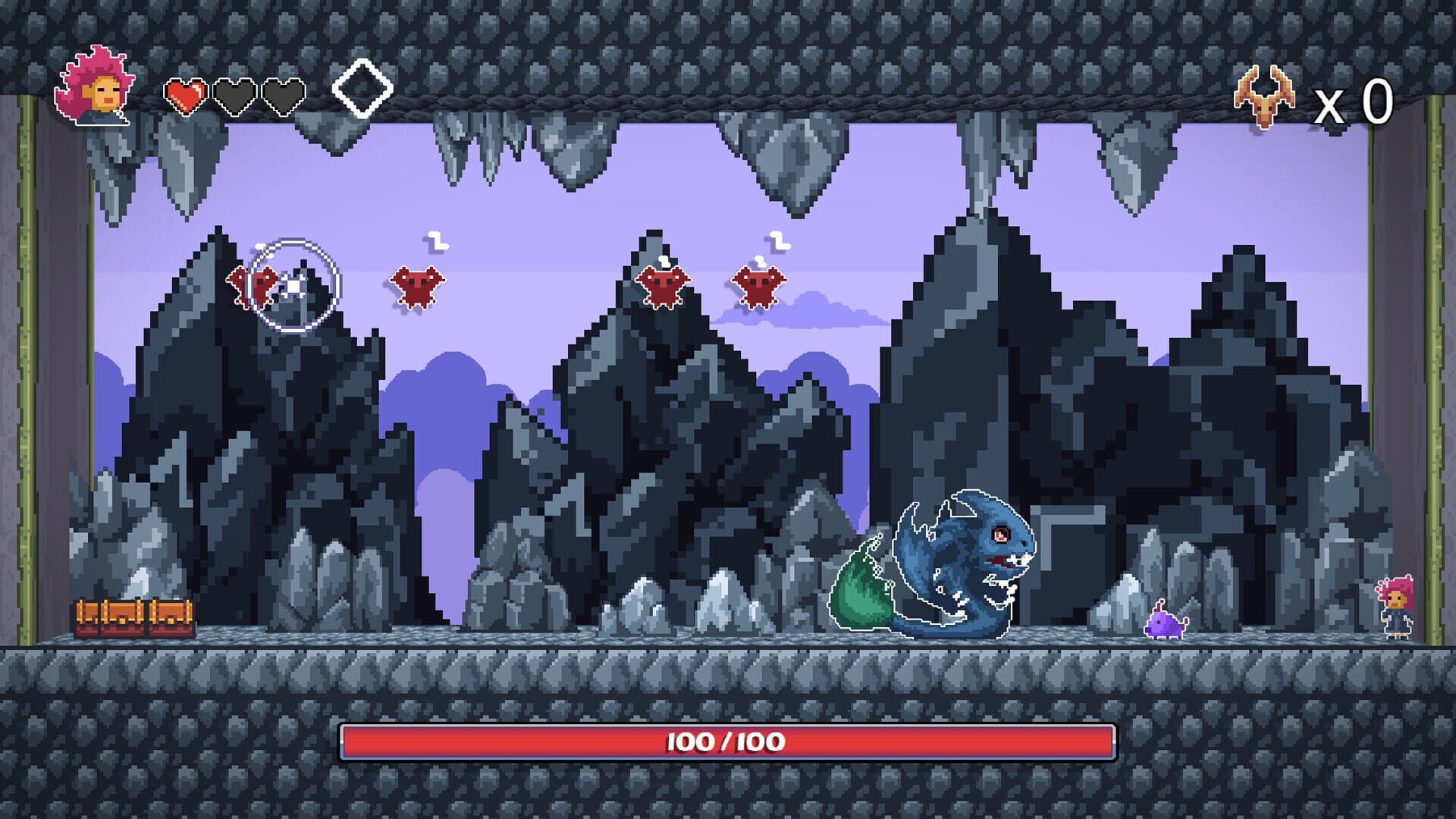Select the circular aiming reticle
Screen dimensions: 1456x819
[x=294, y=287]
